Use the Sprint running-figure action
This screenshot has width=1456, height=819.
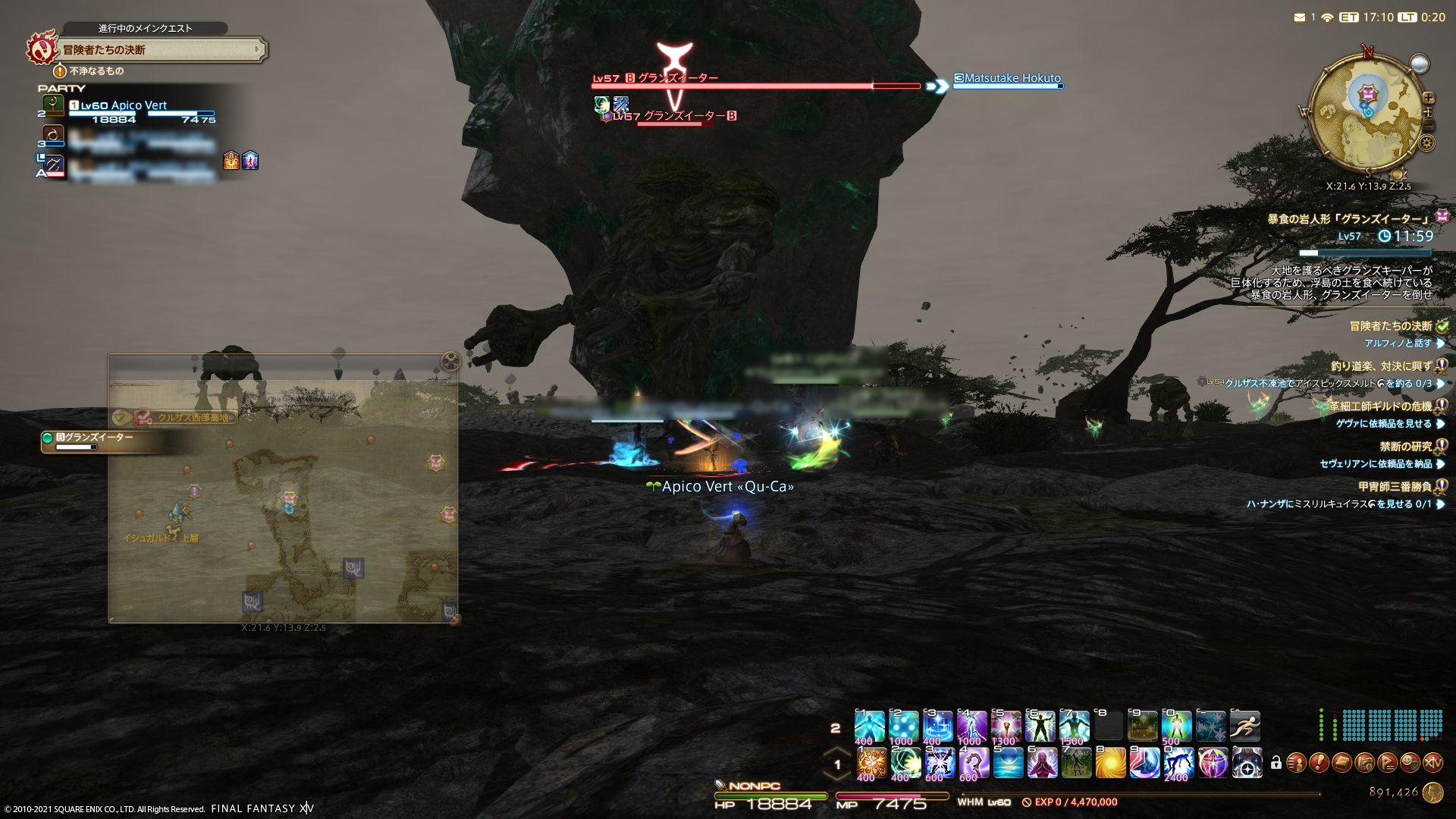pyautogui.click(x=1244, y=726)
